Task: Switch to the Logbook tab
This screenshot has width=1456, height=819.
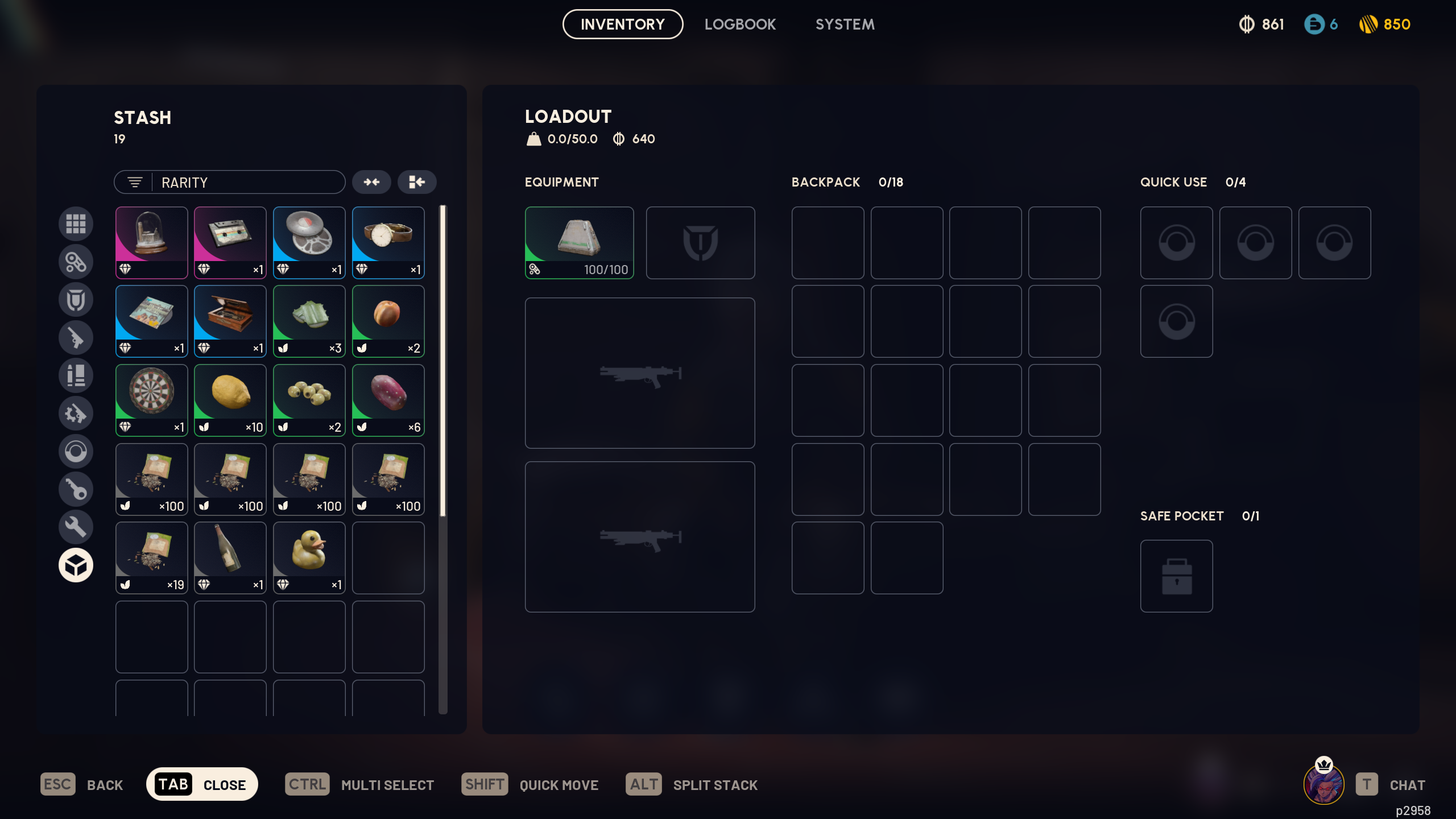Action: pyautogui.click(x=740, y=24)
